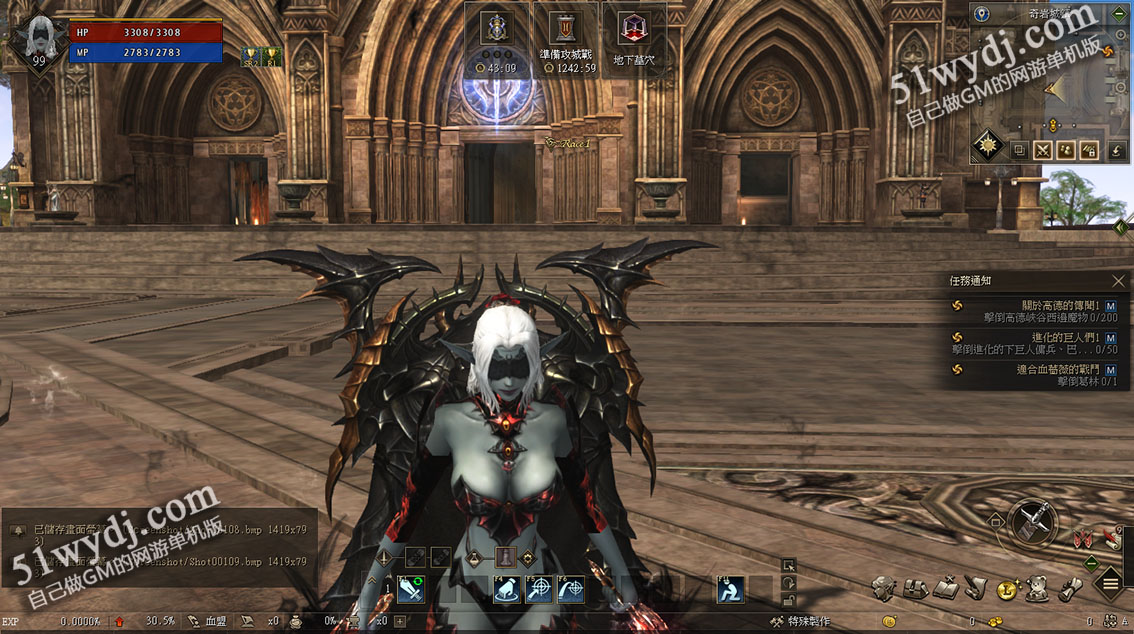
Task: Open the map location pin icon
Action: pyautogui.click(x=982, y=14)
